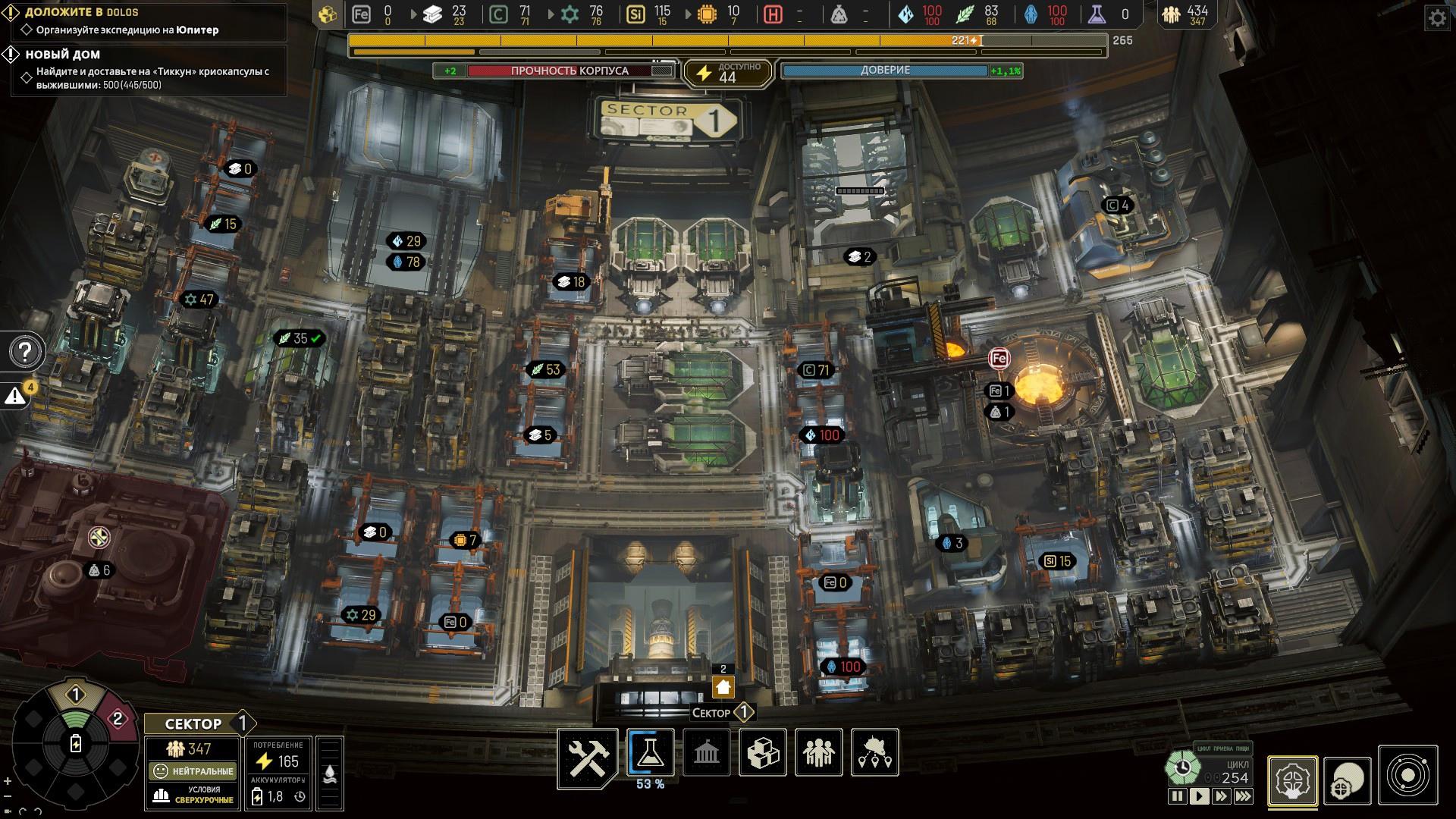
Task: Set game speed to triple fast-forward
Action: pyautogui.click(x=1243, y=796)
